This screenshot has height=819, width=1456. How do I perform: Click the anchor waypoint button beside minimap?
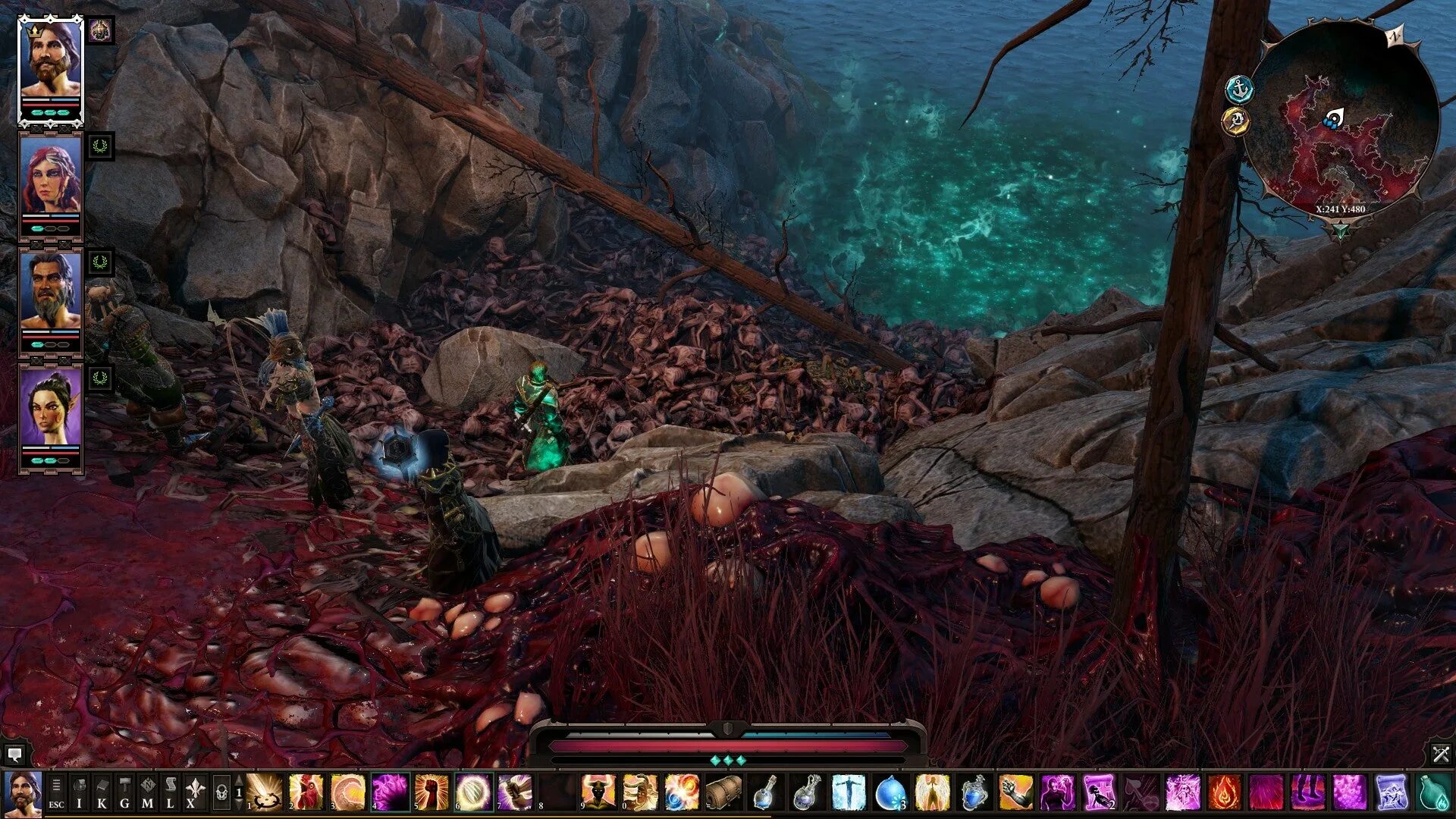pos(1240,90)
